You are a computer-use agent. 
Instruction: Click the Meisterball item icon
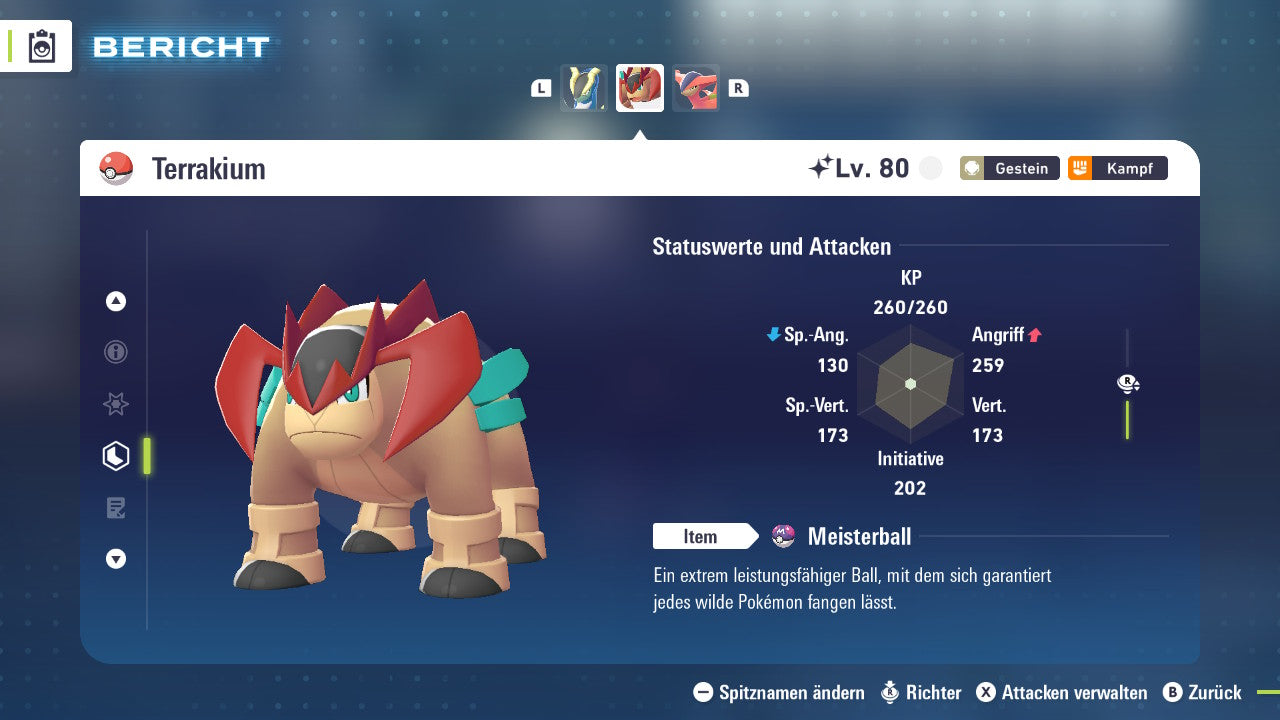(x=781, y=536)
